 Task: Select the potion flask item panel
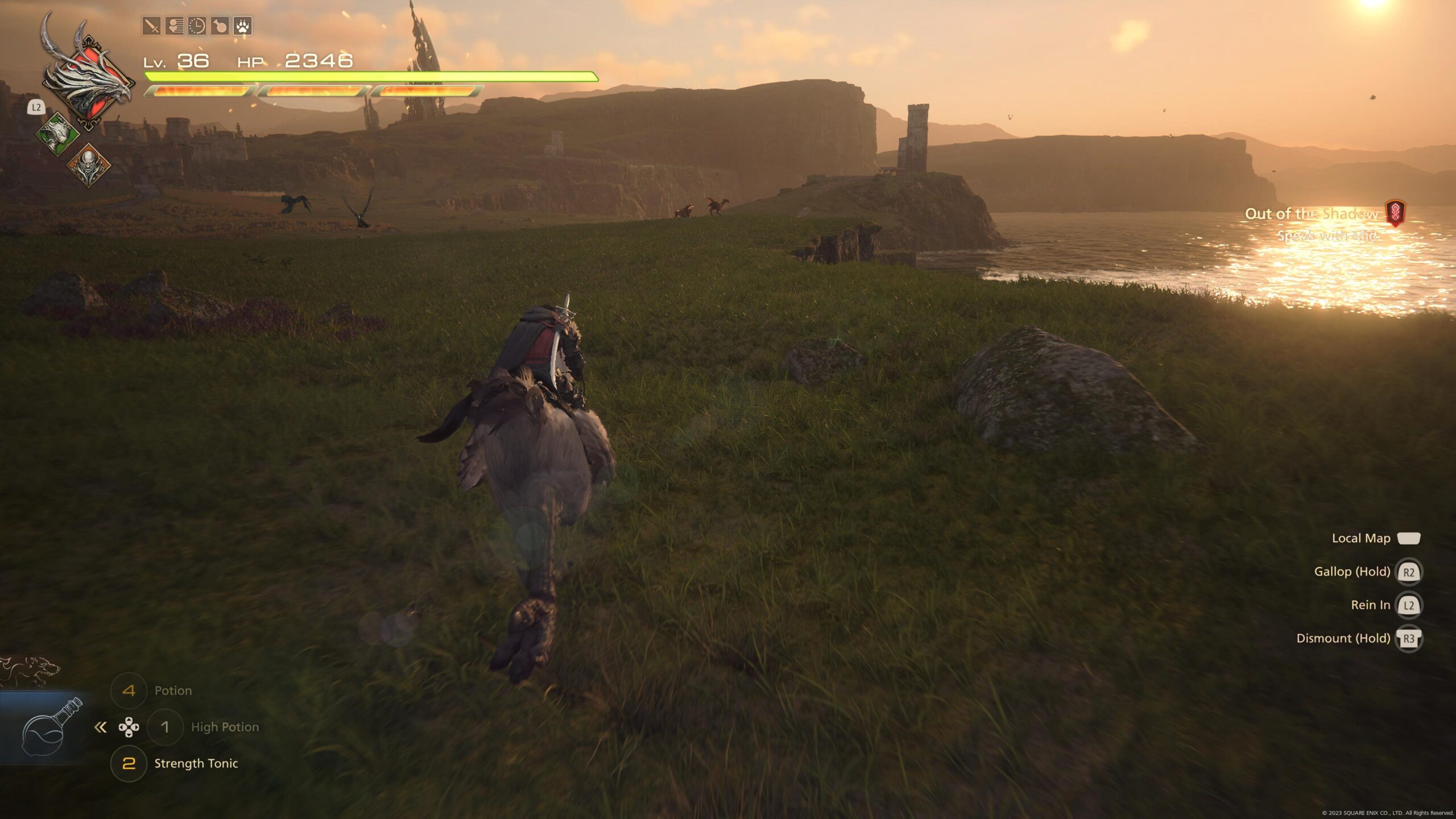point(47,728)
